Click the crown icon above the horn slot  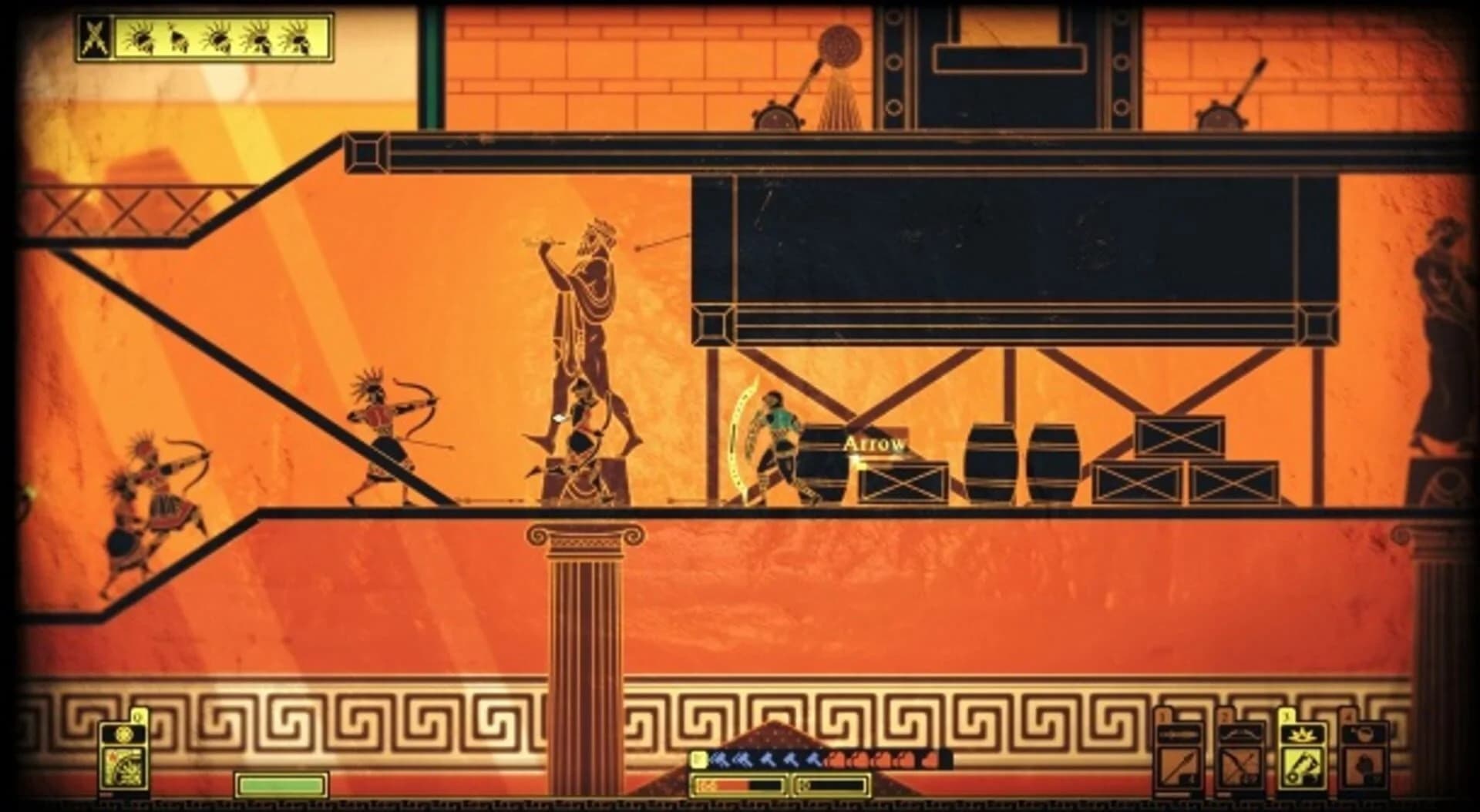(1301, 736)
